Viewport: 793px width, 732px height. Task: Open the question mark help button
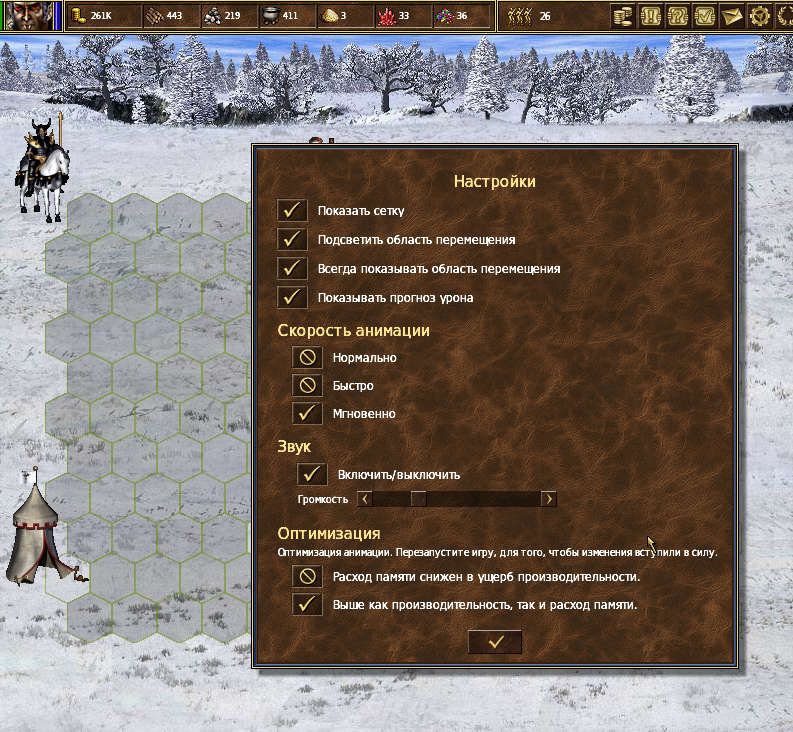[x=677, y=16]
